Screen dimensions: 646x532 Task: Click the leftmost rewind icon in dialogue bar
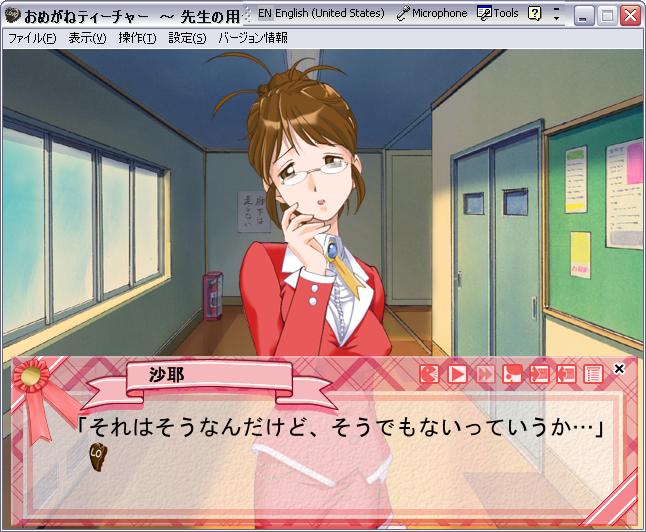tap(430, 374)
